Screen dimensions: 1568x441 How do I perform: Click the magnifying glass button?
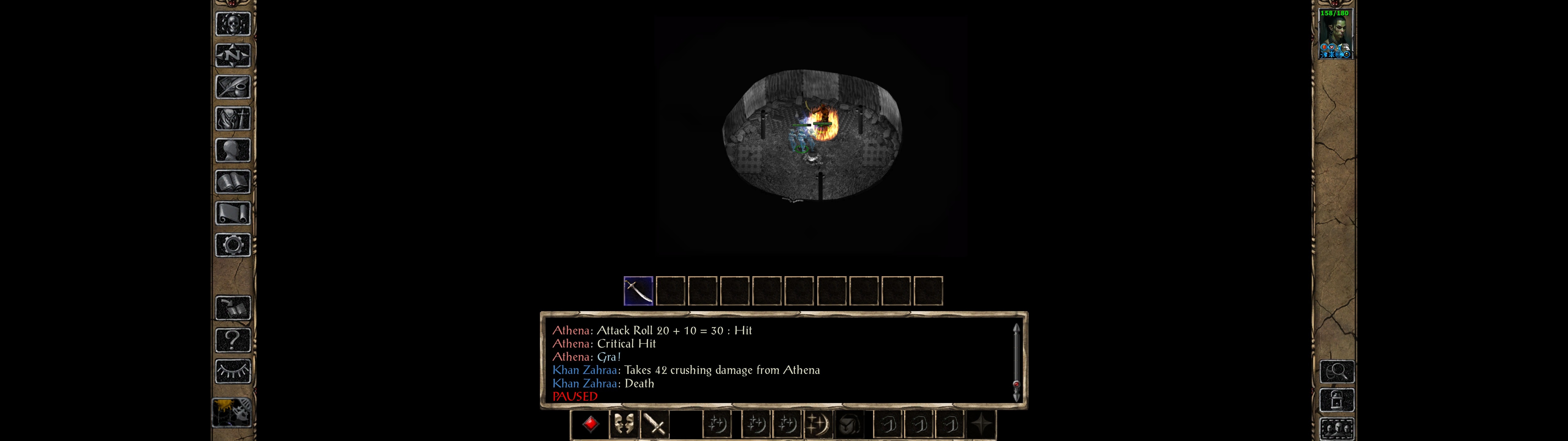click(x=1337, y=371)
